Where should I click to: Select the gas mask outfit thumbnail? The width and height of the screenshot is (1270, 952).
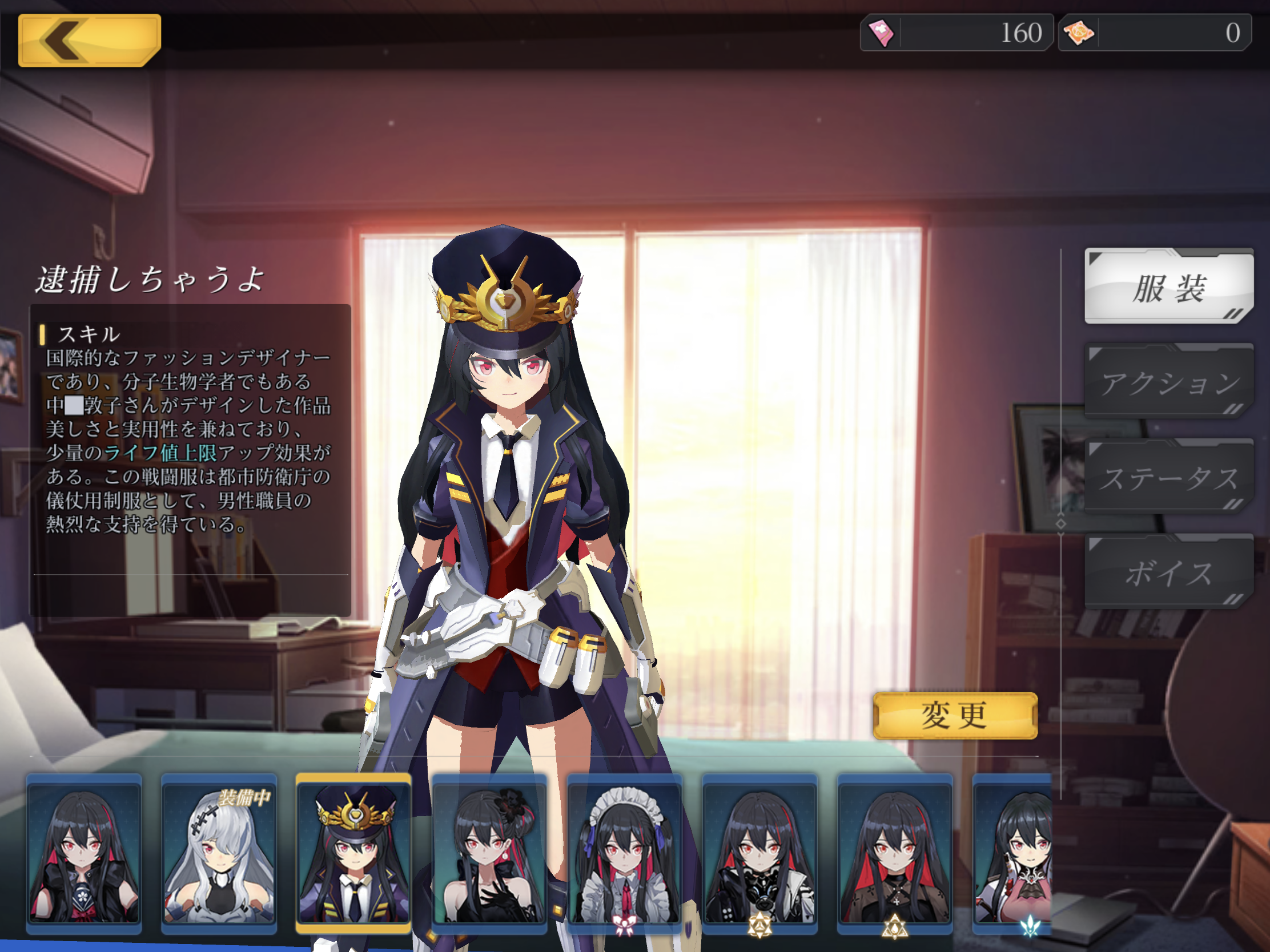tap(759, 853)
